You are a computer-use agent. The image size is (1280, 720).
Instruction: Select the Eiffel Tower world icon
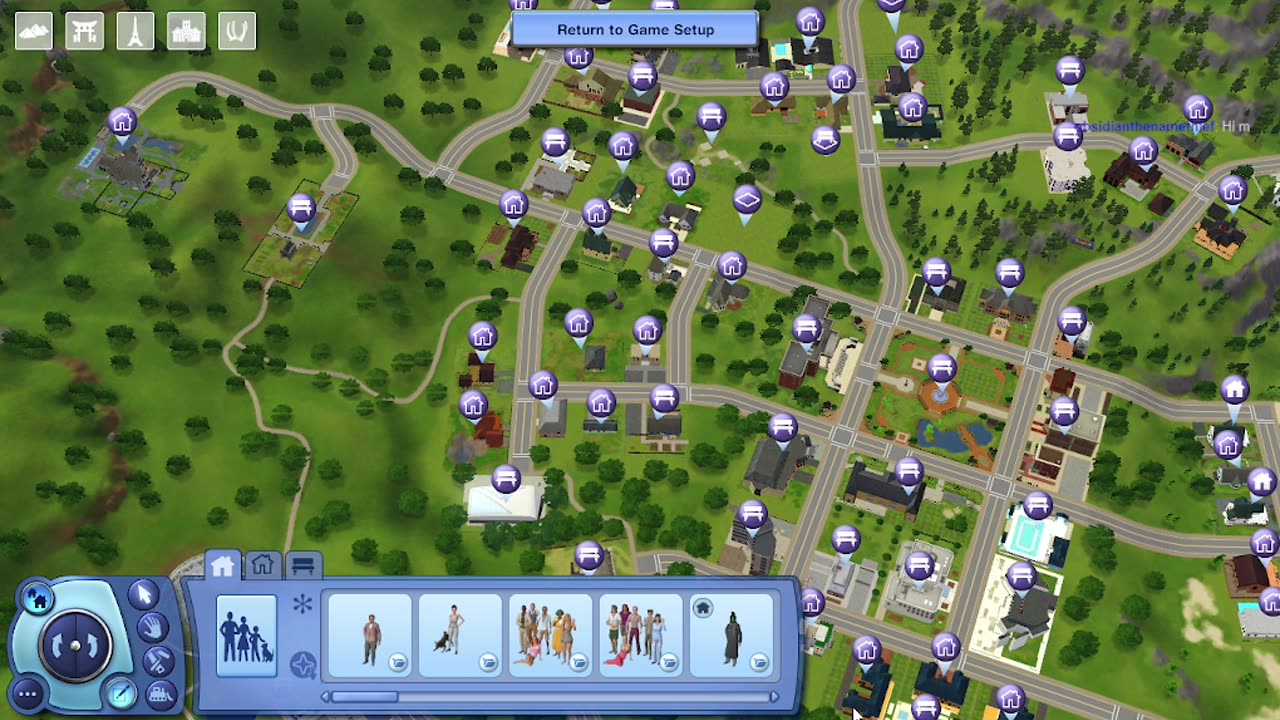[135, 30]
